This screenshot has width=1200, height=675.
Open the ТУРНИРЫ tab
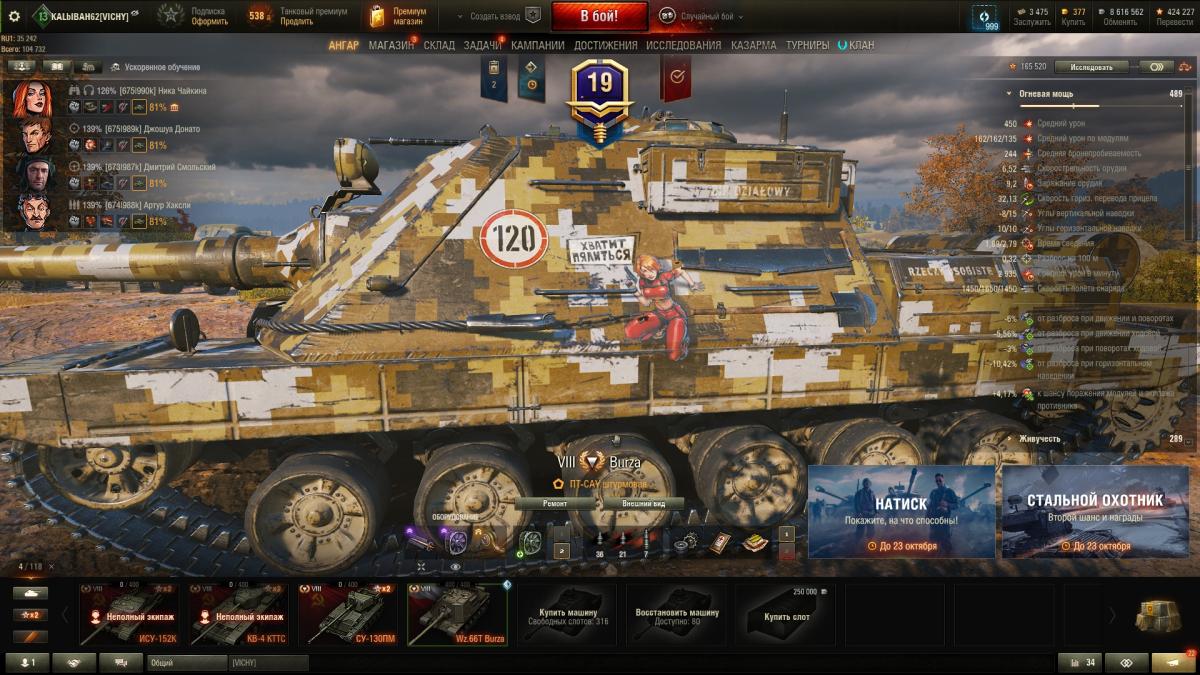coord(807,45)
